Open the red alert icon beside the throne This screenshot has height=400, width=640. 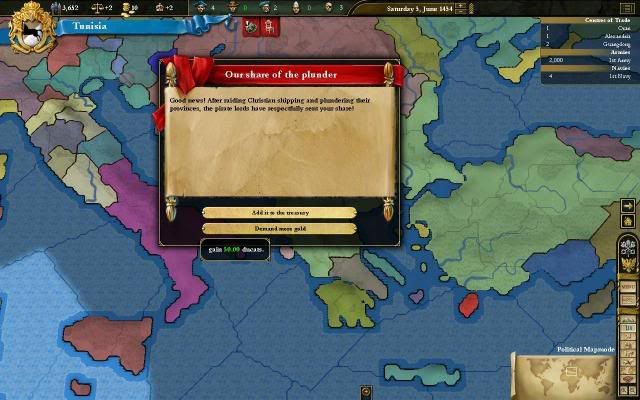(251, 27)
